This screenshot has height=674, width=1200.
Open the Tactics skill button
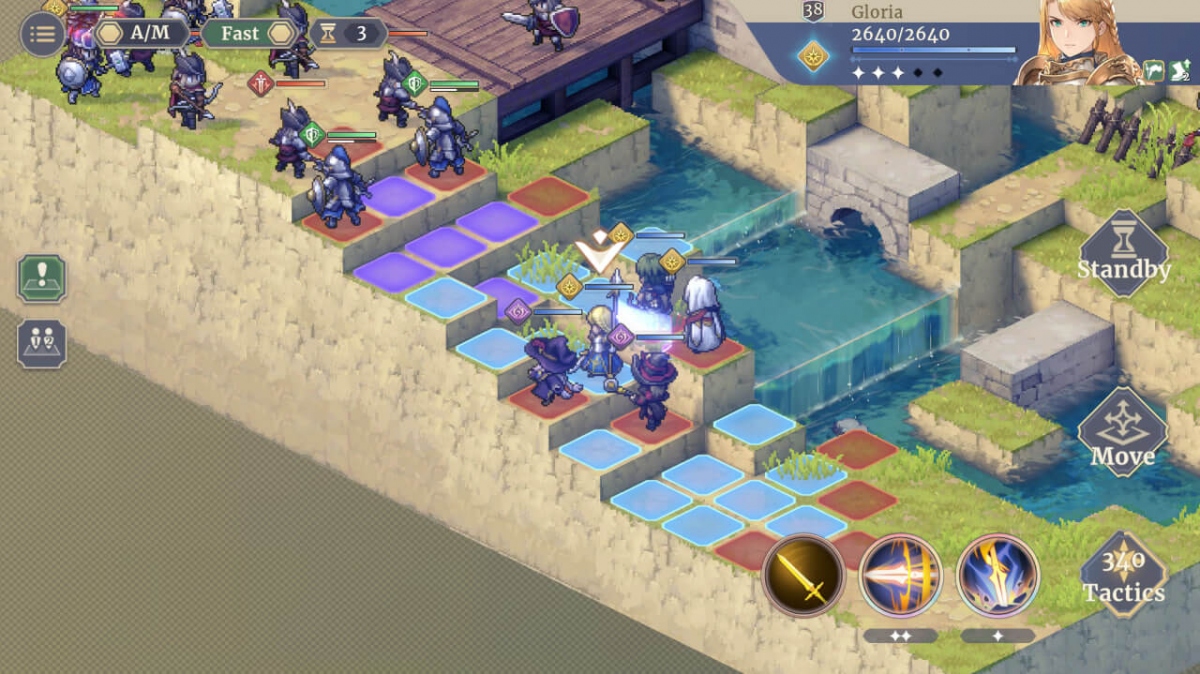[1124, 577]
